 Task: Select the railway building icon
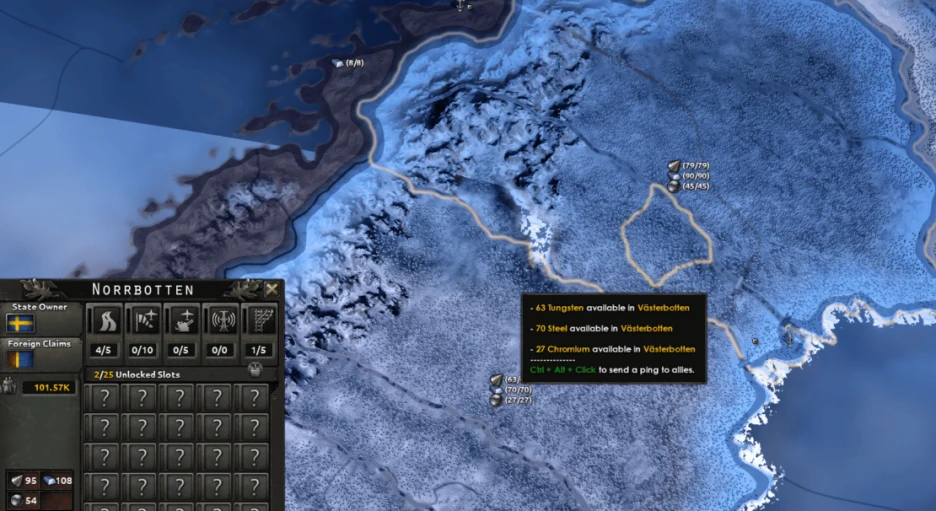coord(259,321)
